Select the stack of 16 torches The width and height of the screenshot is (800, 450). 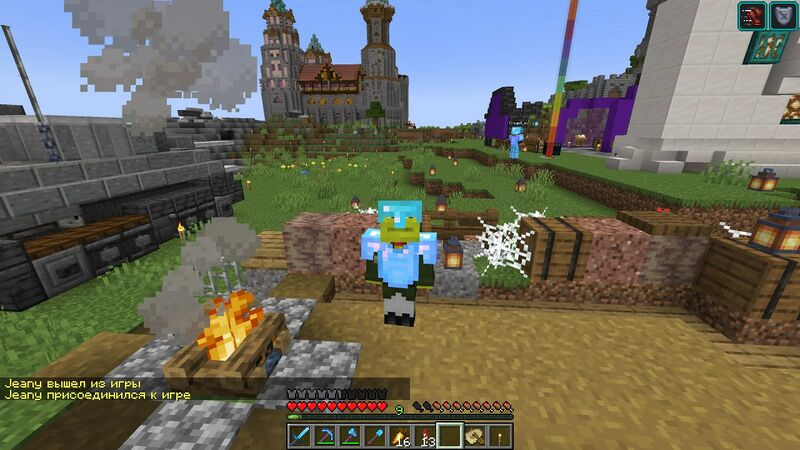pos(401,436)
